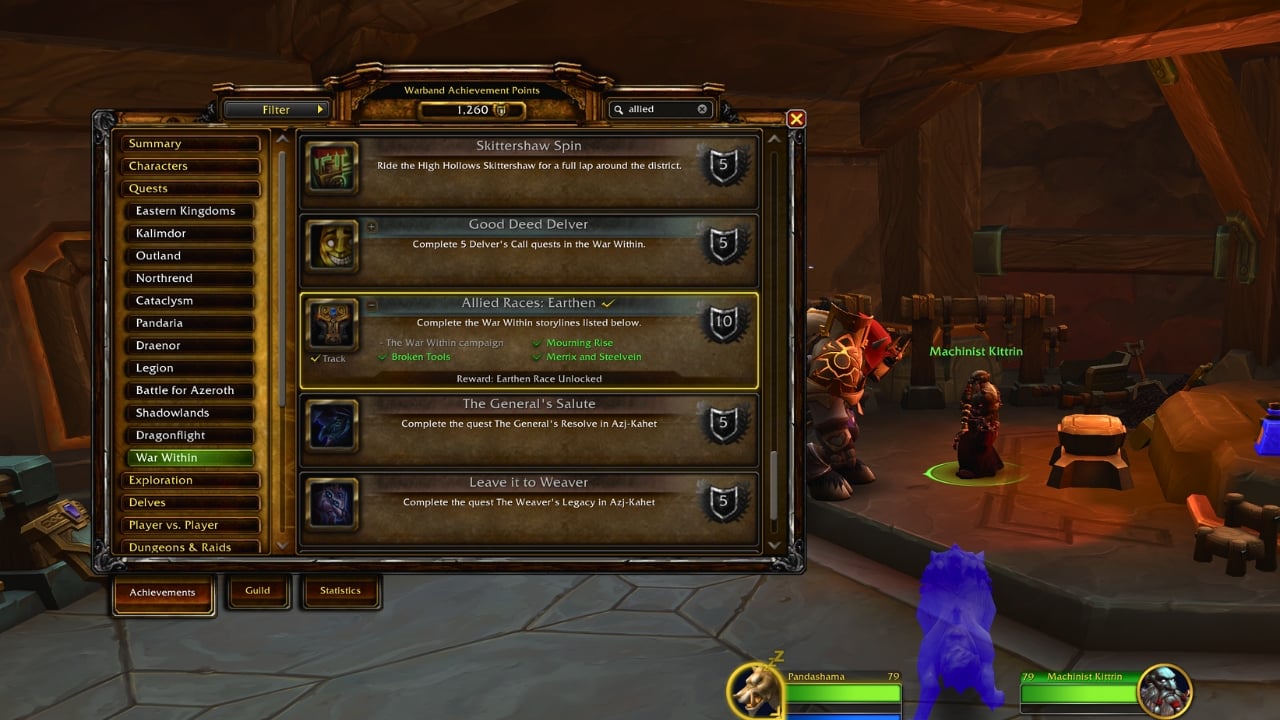Open the Filter dropdown

click(x=277, y=109)
